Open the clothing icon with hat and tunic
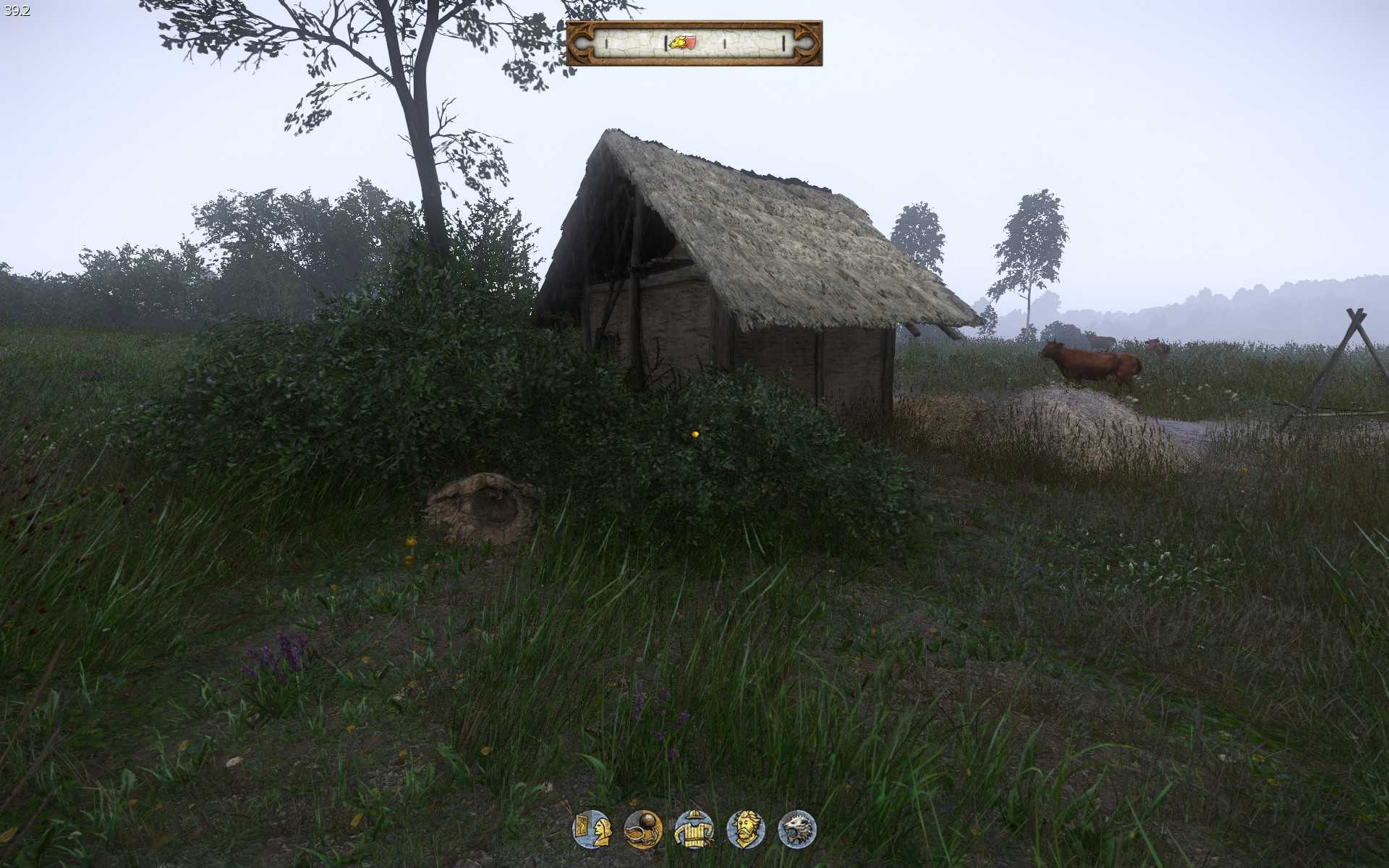This screenshot has height=868, width=1389. pyautogui.click(x=694, y=829)
